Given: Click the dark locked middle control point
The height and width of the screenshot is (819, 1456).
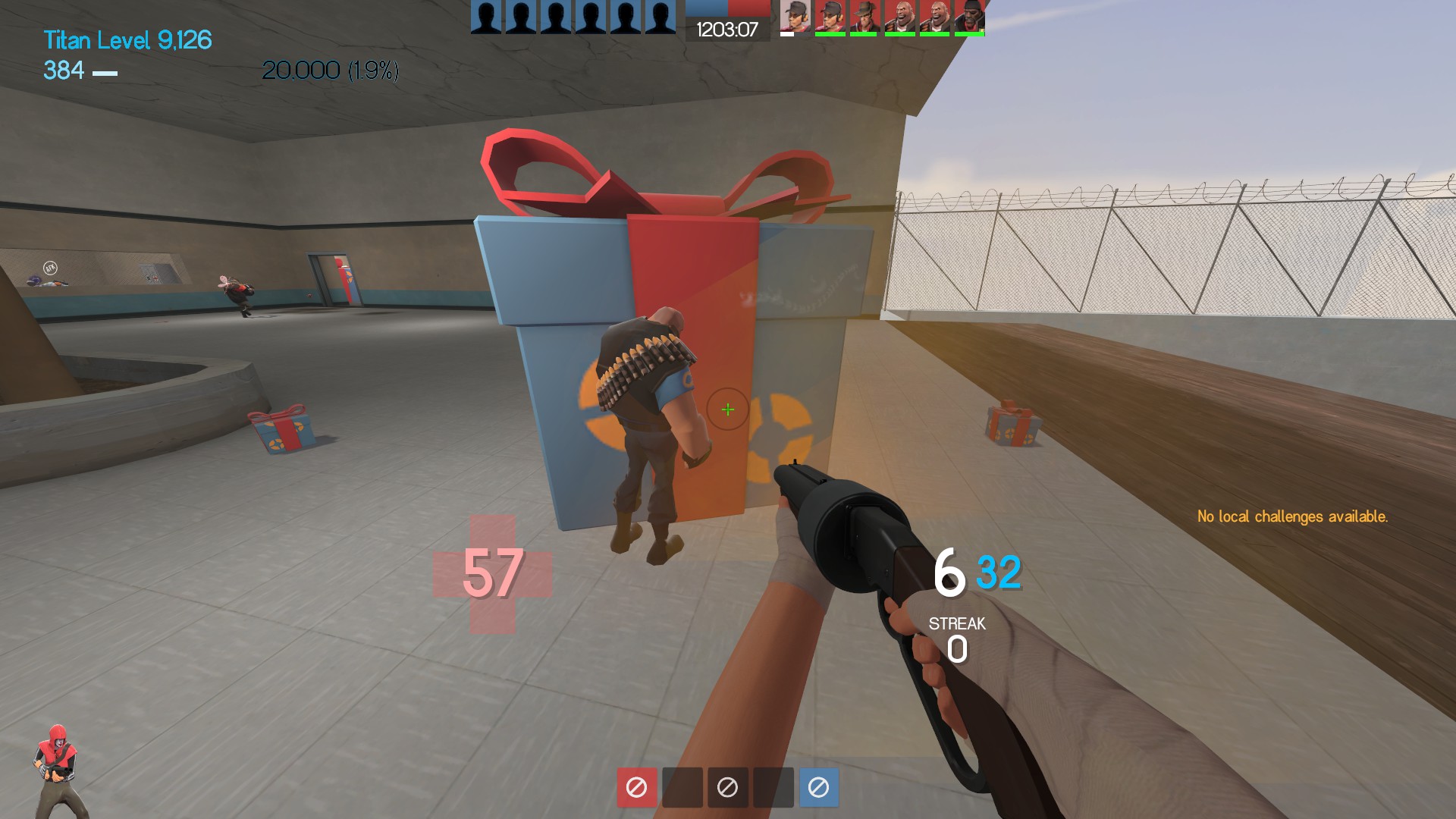Looking at the screenshot, I should tap(727, 787).
